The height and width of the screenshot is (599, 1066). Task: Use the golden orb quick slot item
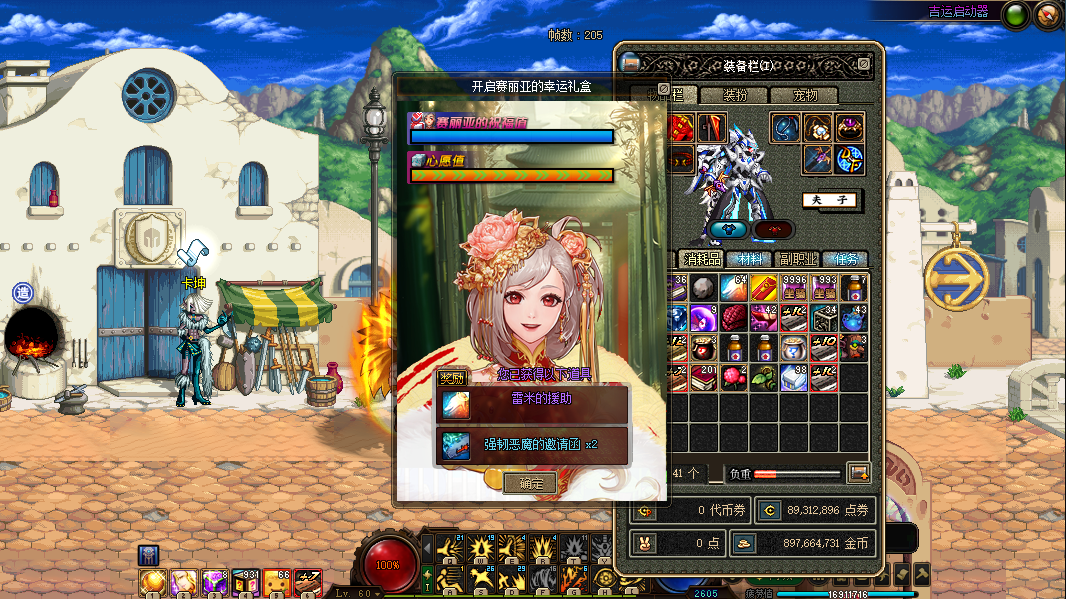pos(153,582)
